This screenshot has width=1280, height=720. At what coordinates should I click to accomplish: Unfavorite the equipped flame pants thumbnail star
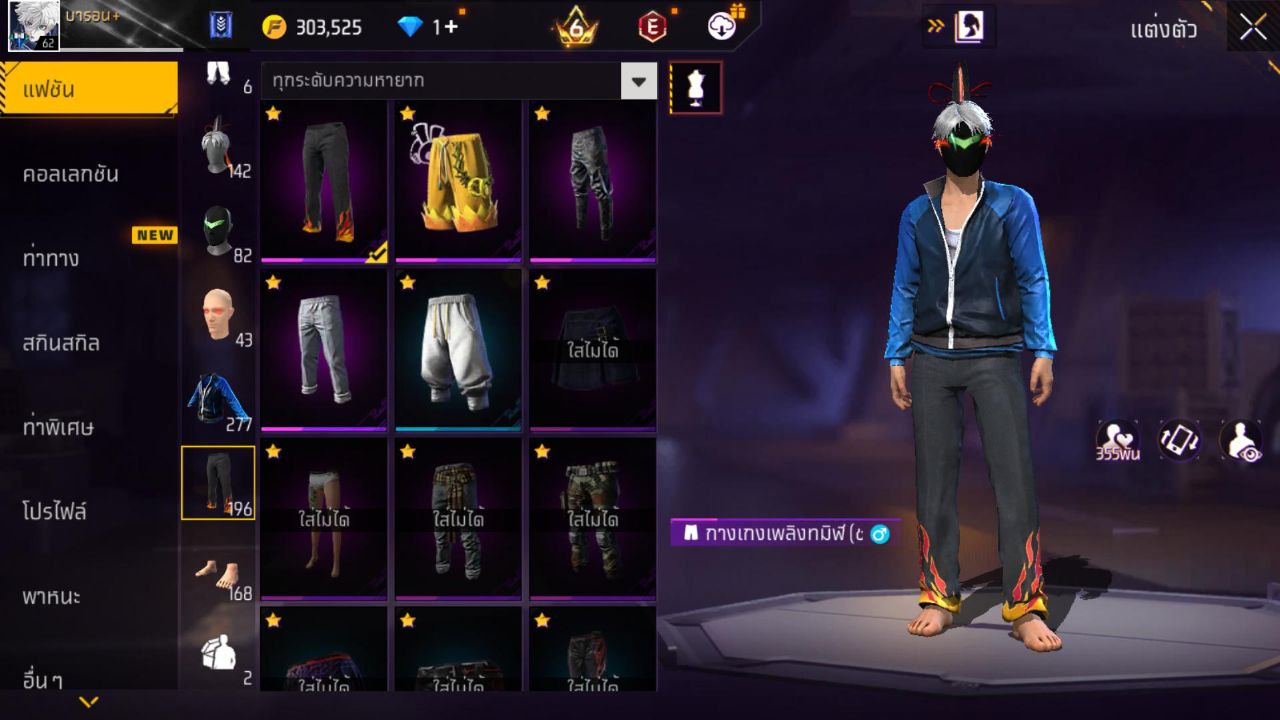[x=270, y=115]
